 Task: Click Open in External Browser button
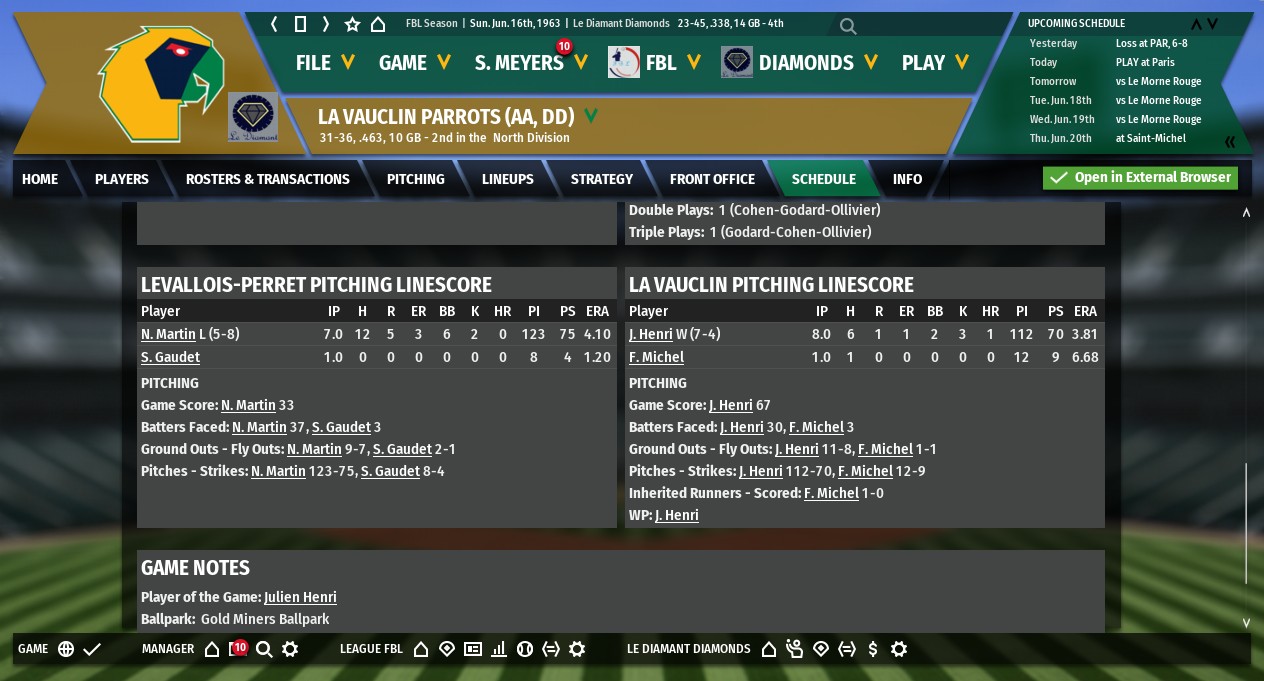(x=1140, y=178)
